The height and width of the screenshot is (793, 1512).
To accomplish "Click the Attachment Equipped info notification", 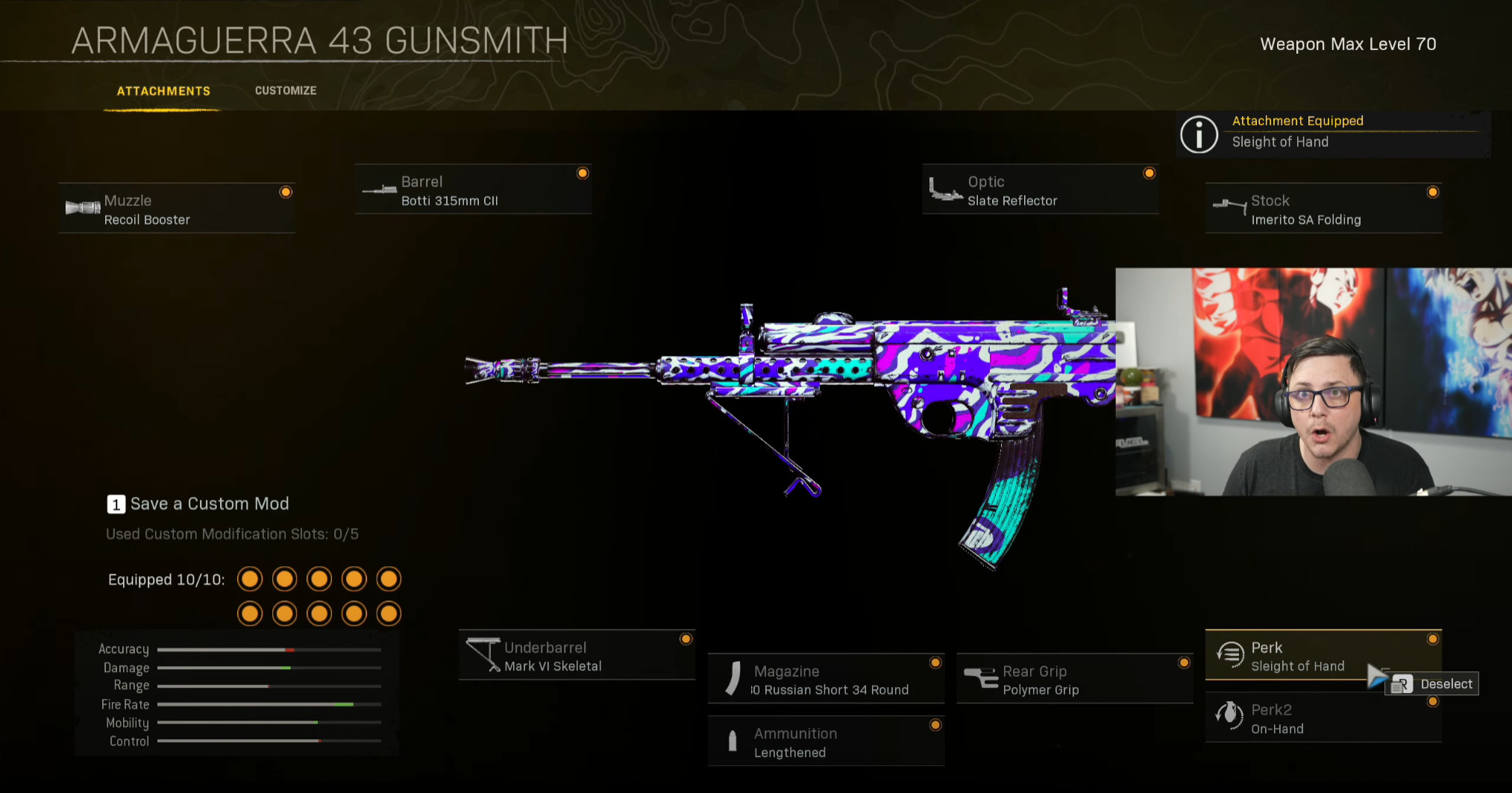I will [x=1332, y=132].
